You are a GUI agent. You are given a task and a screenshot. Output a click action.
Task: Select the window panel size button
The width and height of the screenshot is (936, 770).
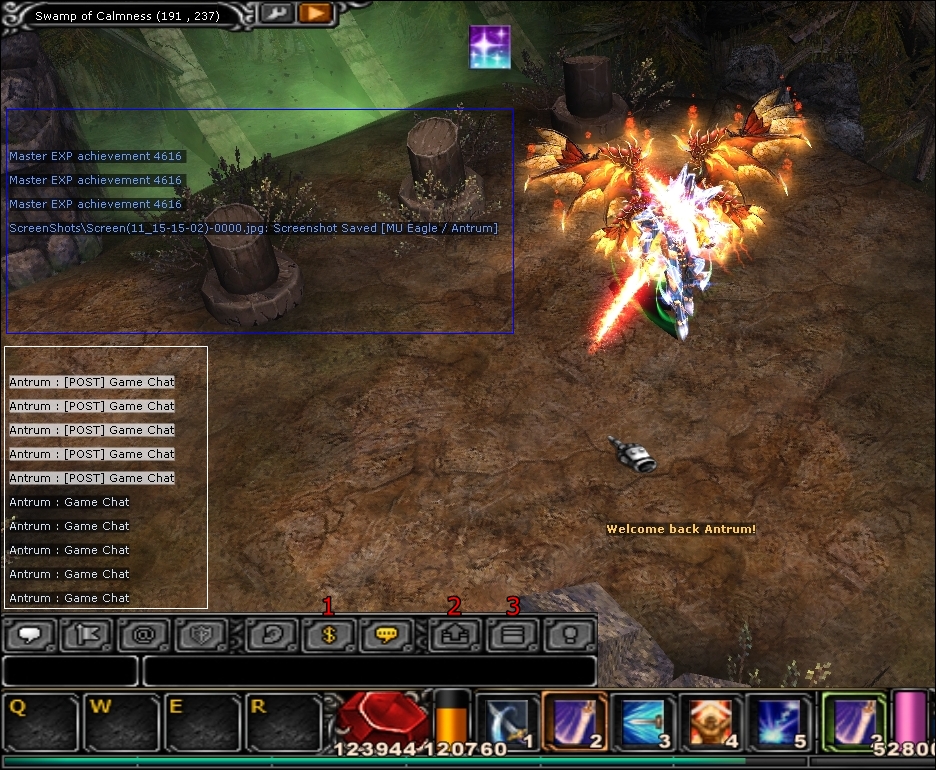coord(512,635)
